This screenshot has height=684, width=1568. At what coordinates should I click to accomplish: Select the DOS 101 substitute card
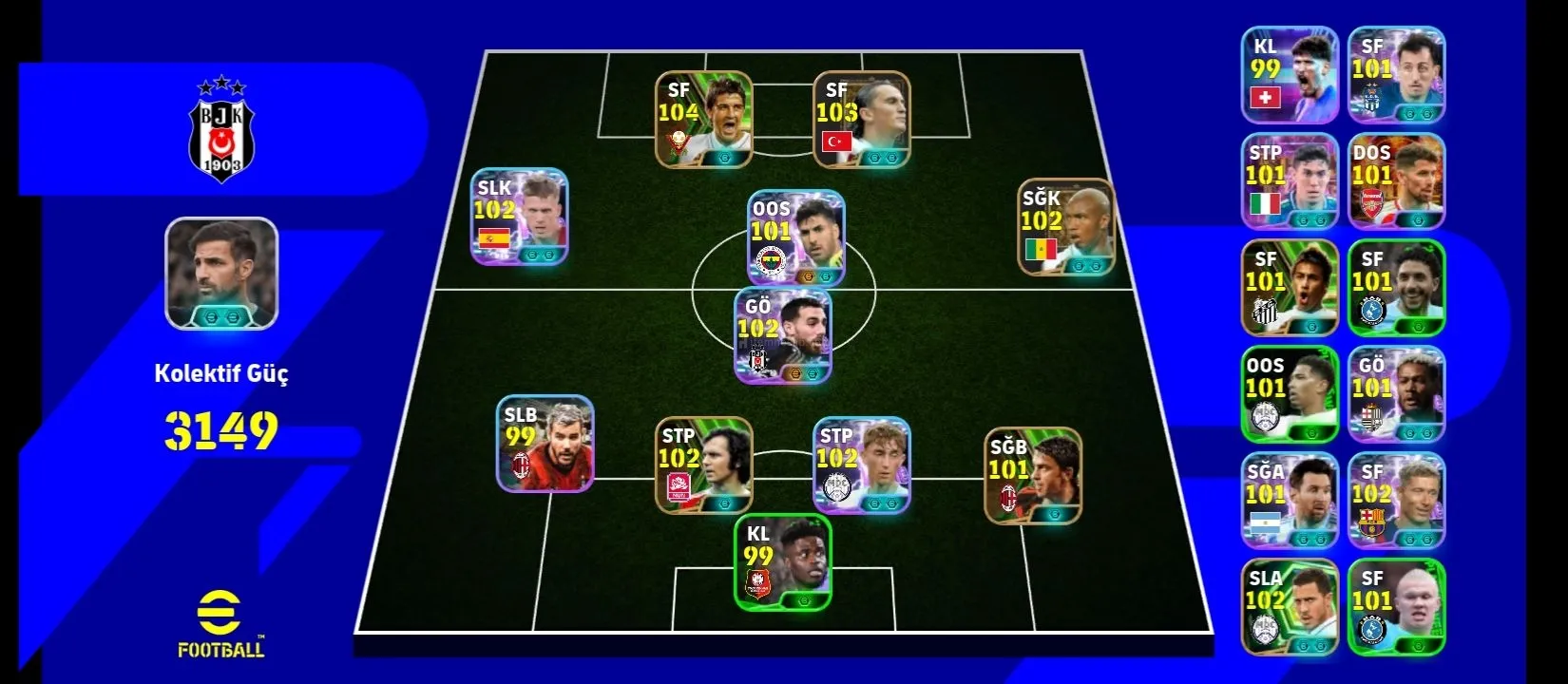[1396, 181]
